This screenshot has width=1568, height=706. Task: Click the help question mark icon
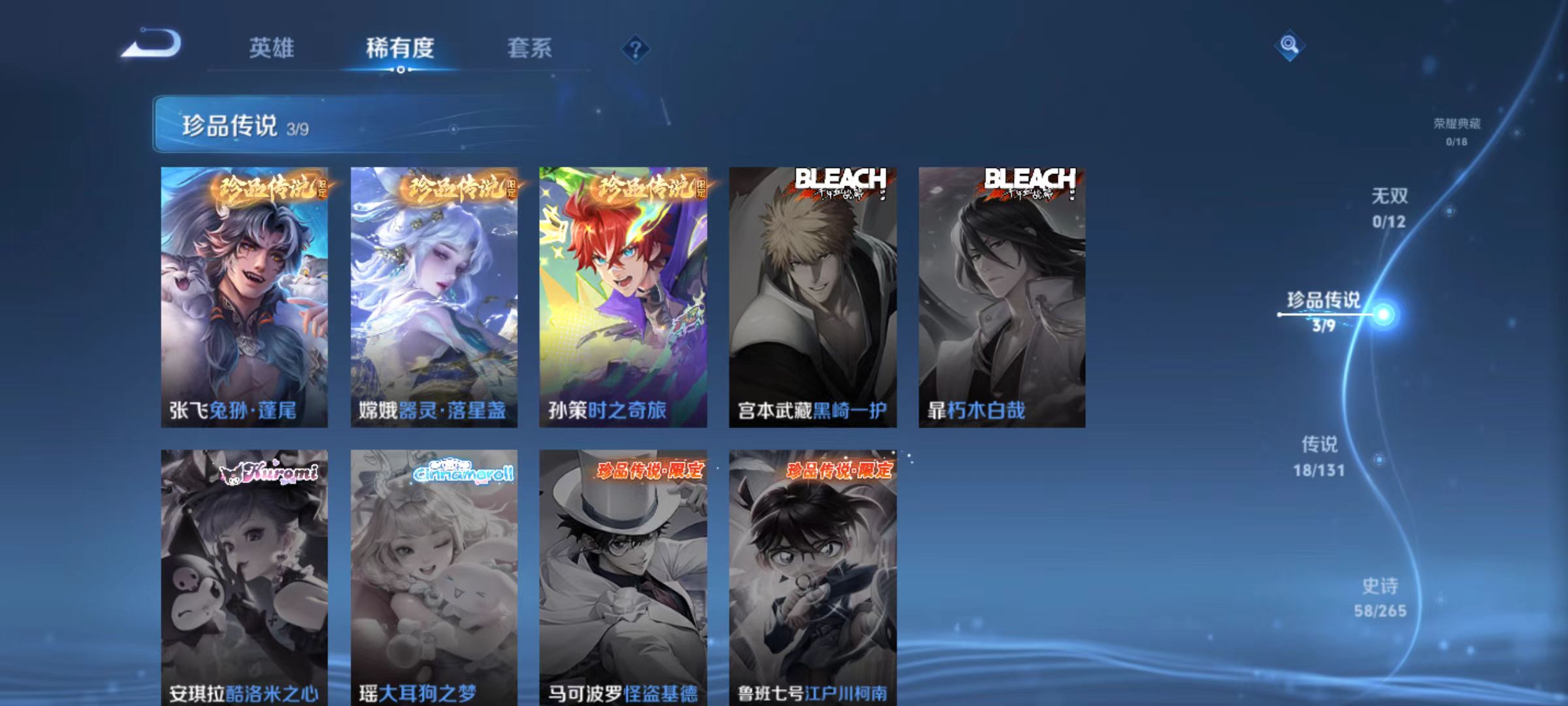tap(636, 48)
